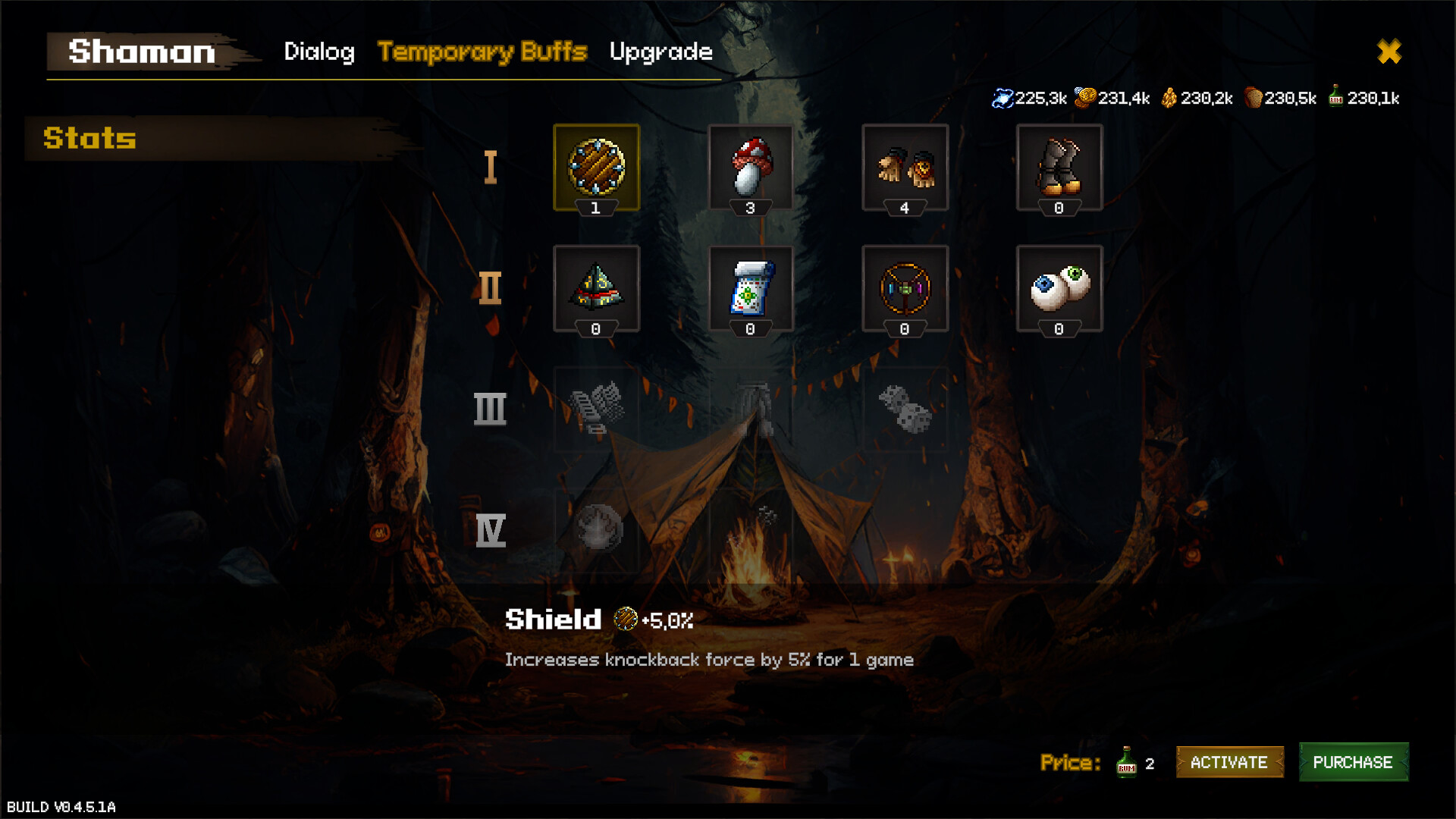Click the Stats heading
This screenshot has height=819, width=1456.
click(89, 139)
